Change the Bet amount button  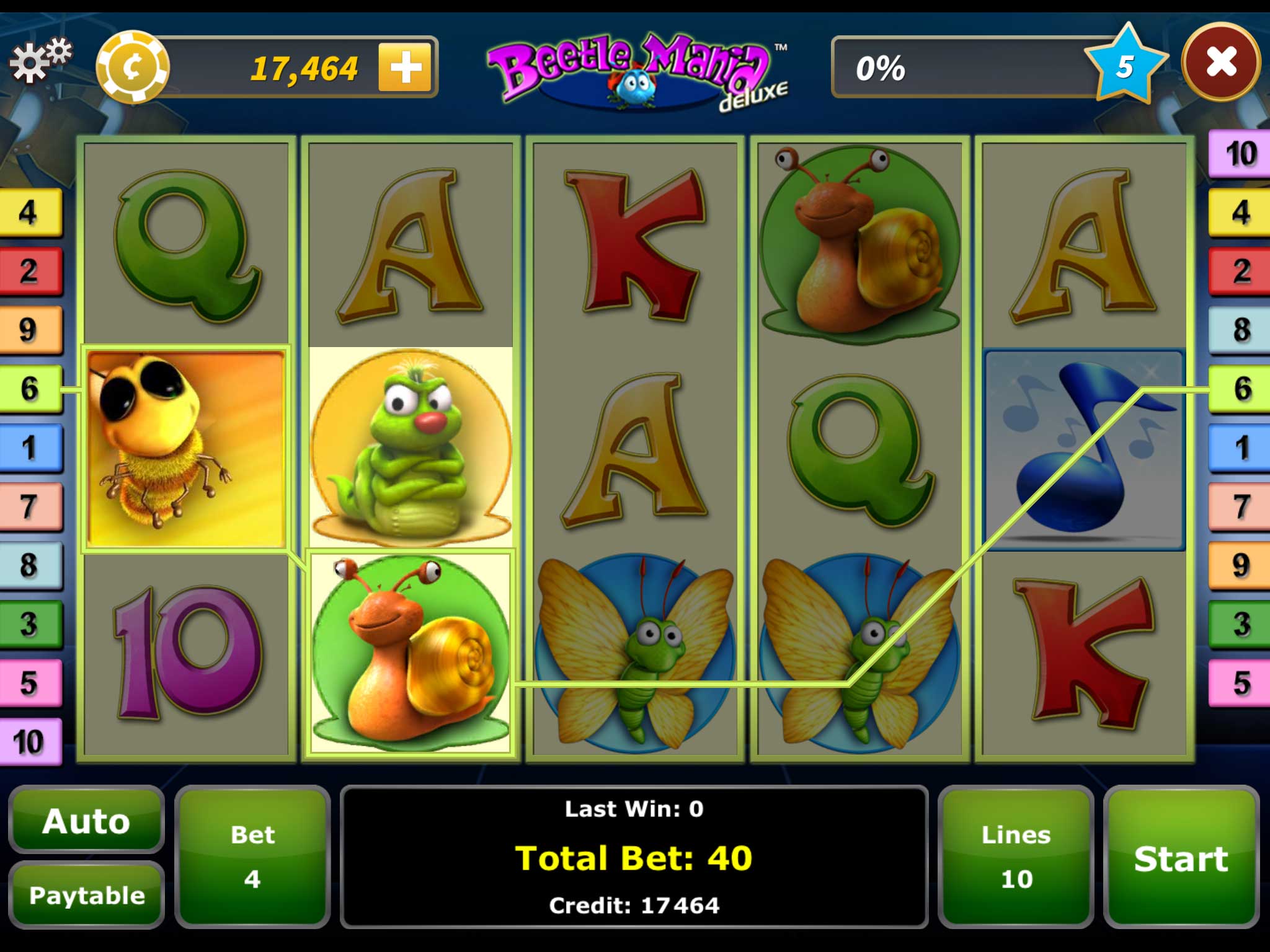[252, 857]
